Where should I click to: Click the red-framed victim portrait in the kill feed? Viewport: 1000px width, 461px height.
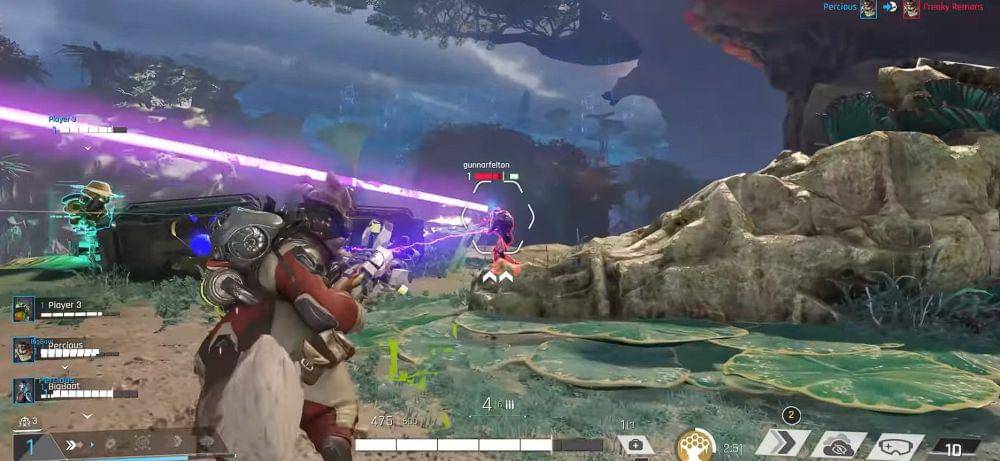(911, 9)
